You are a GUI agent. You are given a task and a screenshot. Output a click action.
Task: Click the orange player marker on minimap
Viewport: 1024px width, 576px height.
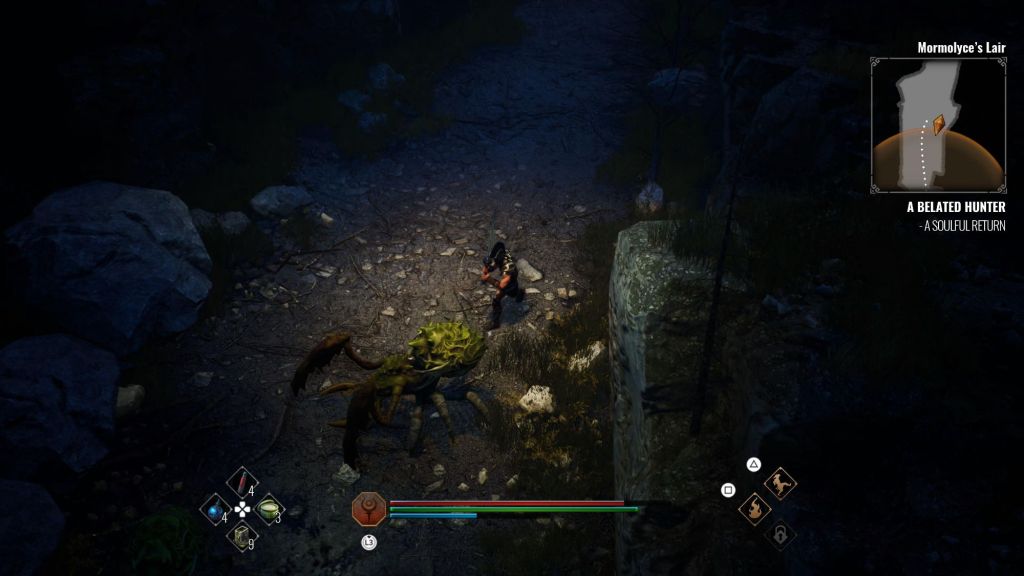938,125
